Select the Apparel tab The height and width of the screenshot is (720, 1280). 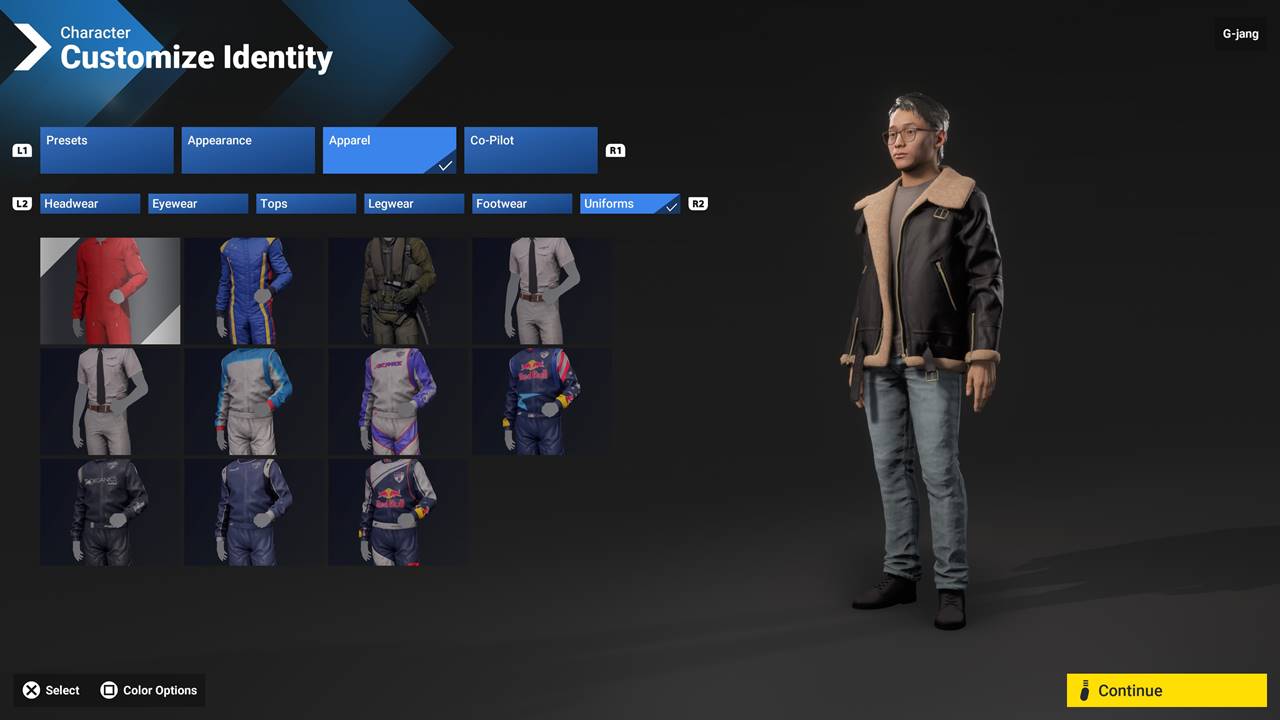389,150
